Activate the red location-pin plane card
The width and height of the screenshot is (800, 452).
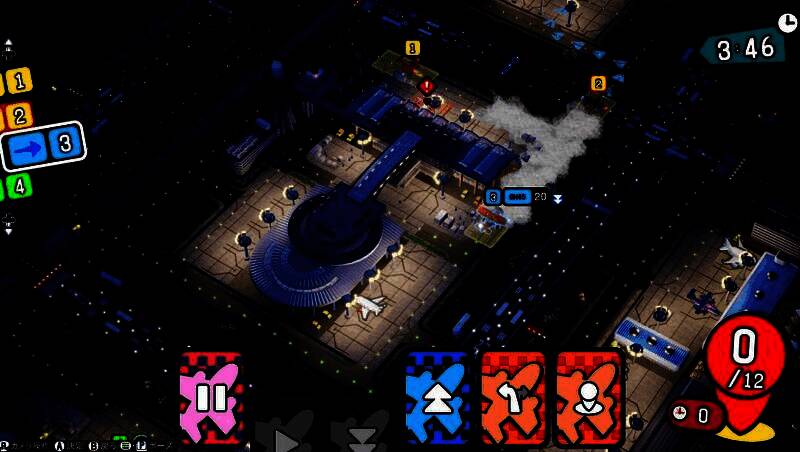click(x=589, y=398)
